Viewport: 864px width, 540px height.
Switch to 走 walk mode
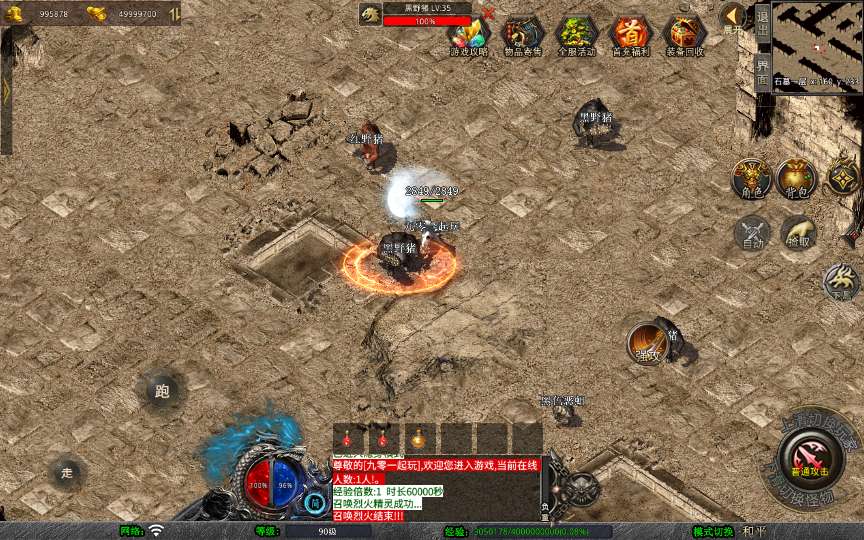pyautogui.click(x=67, y=472)
